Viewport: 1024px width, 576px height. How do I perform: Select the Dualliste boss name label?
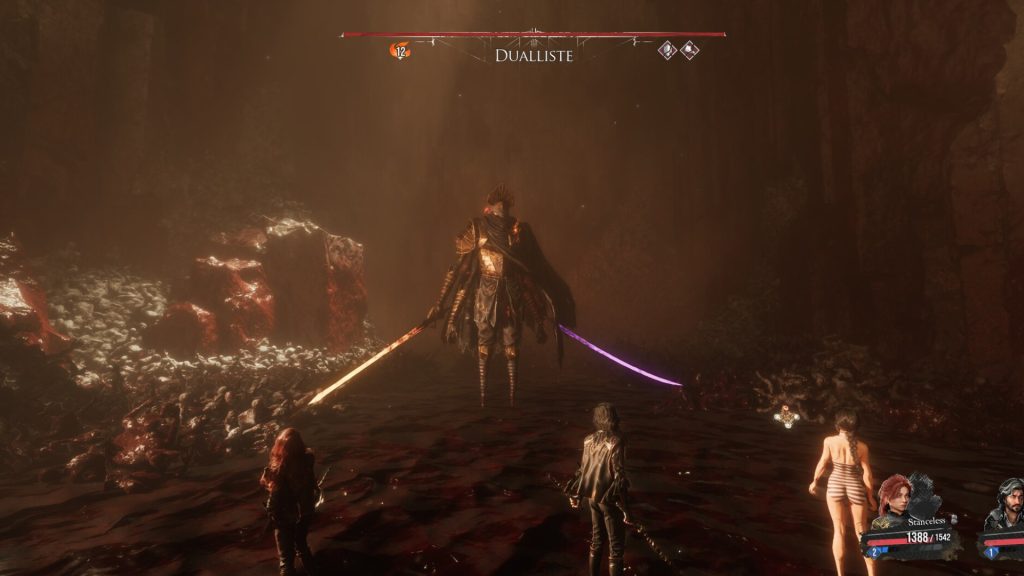534,56
